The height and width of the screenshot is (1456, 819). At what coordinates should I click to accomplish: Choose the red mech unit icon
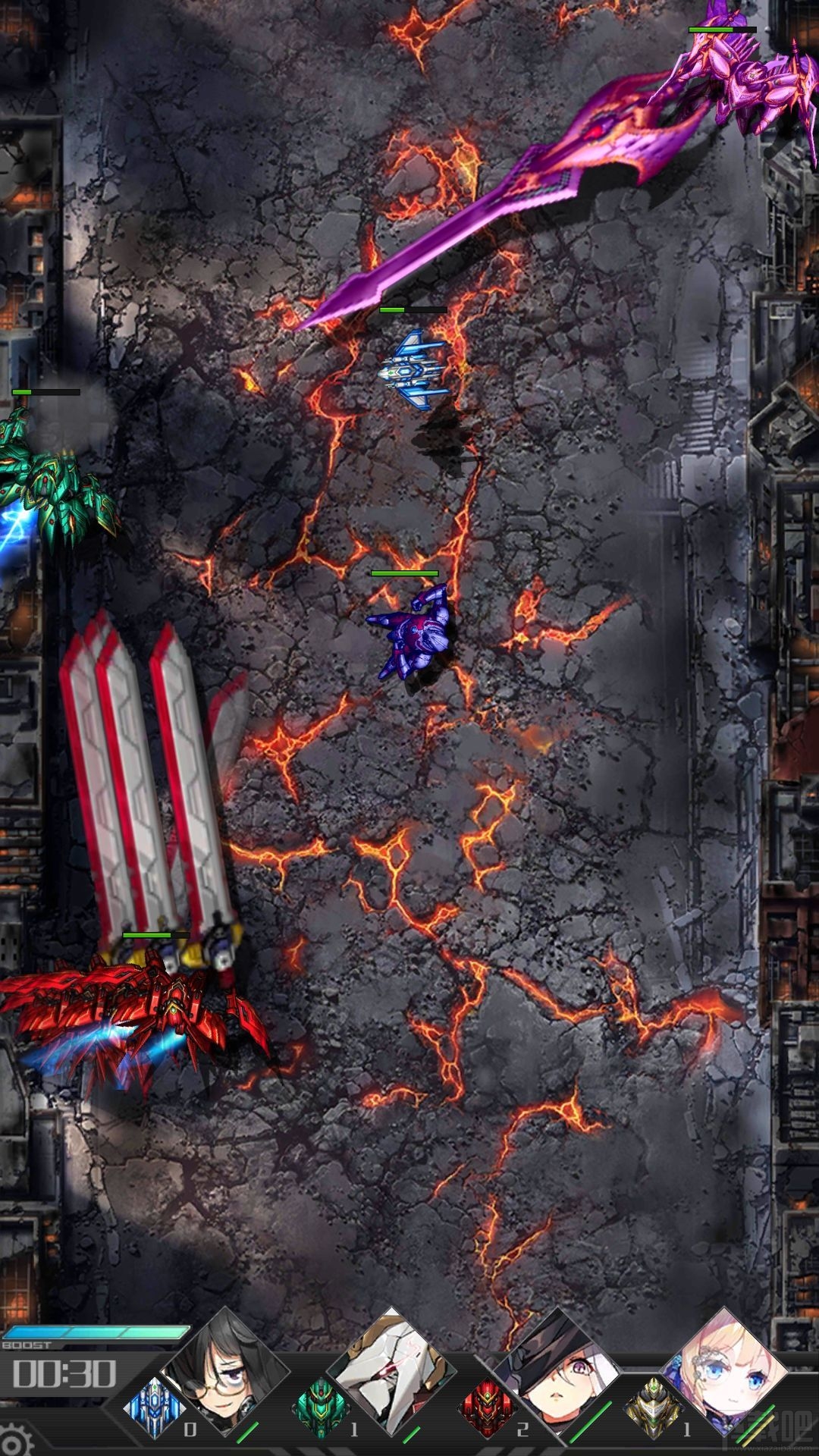point(488,1410)
